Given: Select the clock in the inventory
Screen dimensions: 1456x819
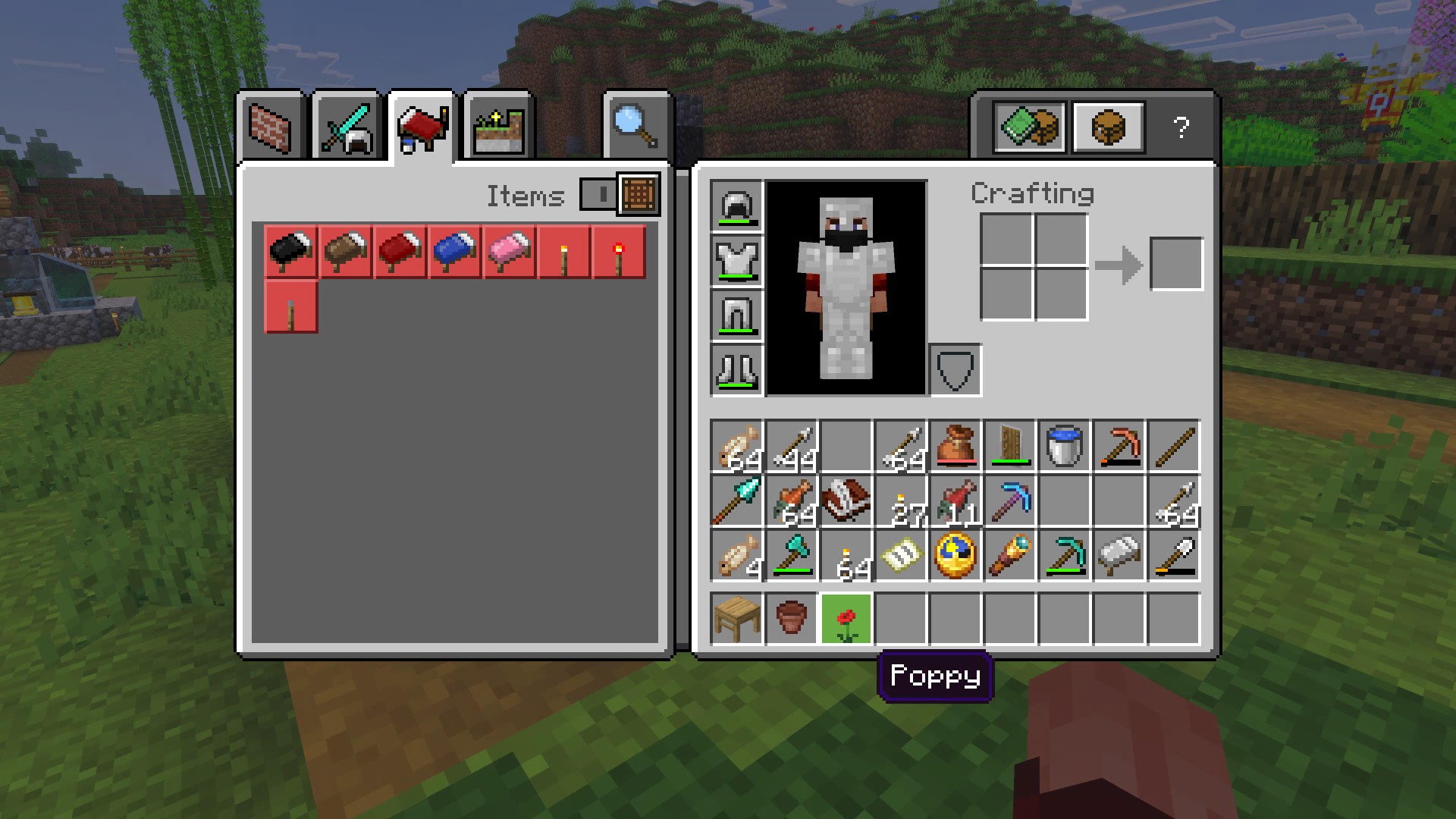Looking at the screenshot, I should tap(955, 555).
